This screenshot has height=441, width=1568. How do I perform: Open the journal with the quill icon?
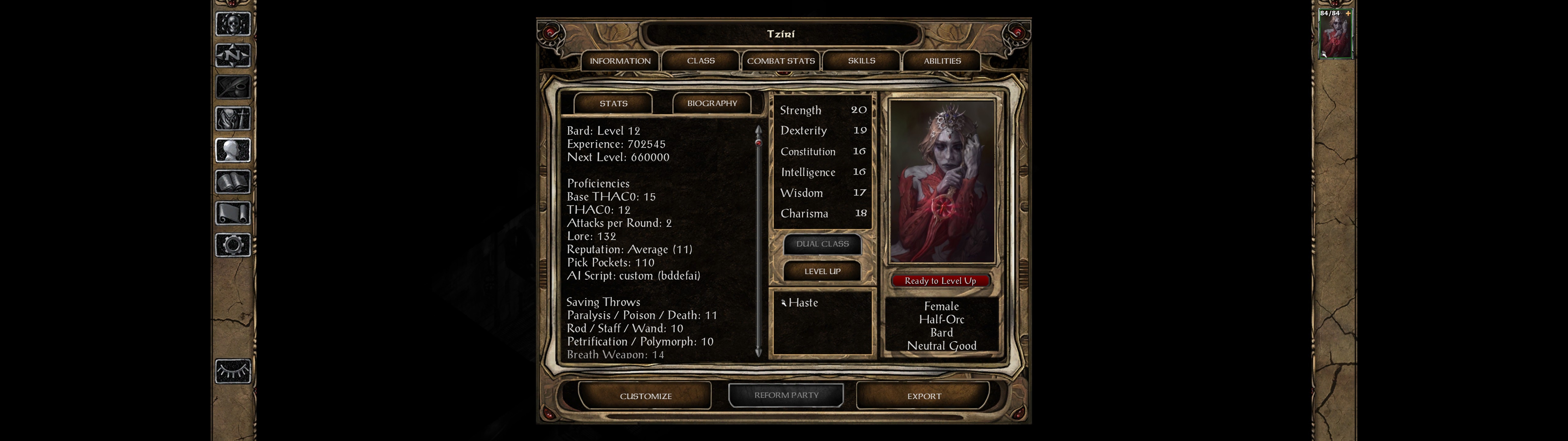click(232, 87)
